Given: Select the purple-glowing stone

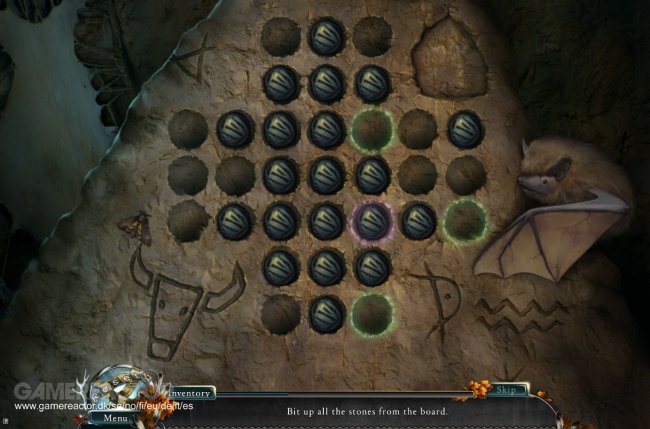Looking at the screenshot, I should coord(373,221).
